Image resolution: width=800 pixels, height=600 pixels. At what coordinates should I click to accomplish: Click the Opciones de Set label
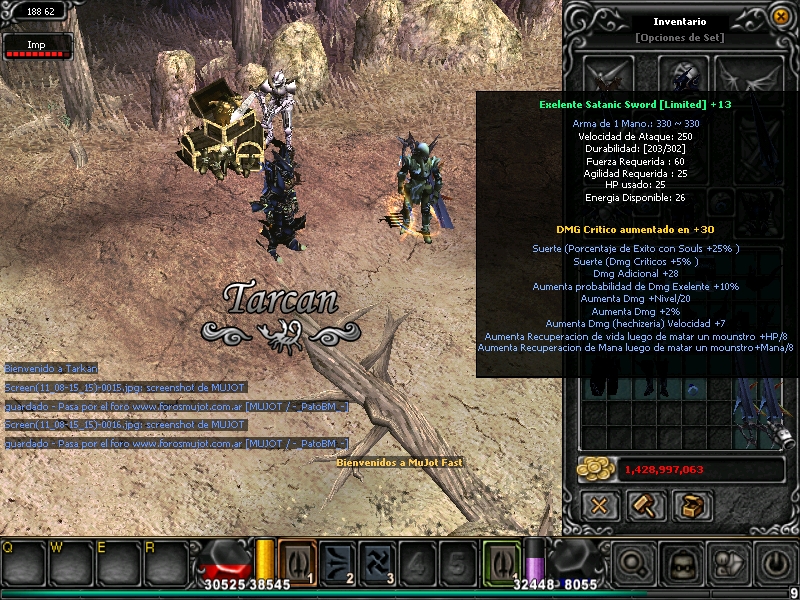(680, 38)
